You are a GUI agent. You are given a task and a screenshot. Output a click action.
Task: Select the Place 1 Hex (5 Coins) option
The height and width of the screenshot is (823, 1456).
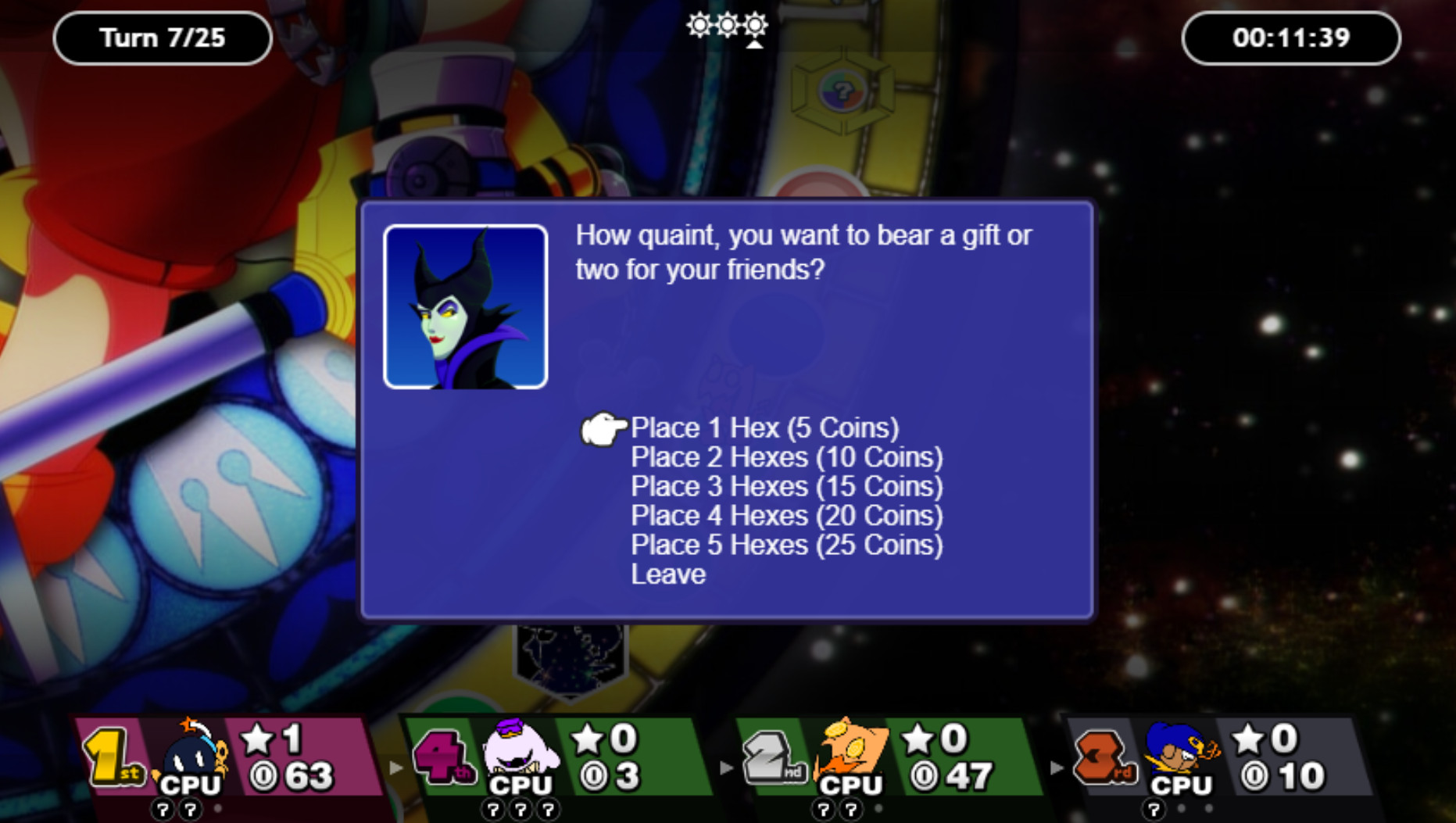tap(764, 428)
